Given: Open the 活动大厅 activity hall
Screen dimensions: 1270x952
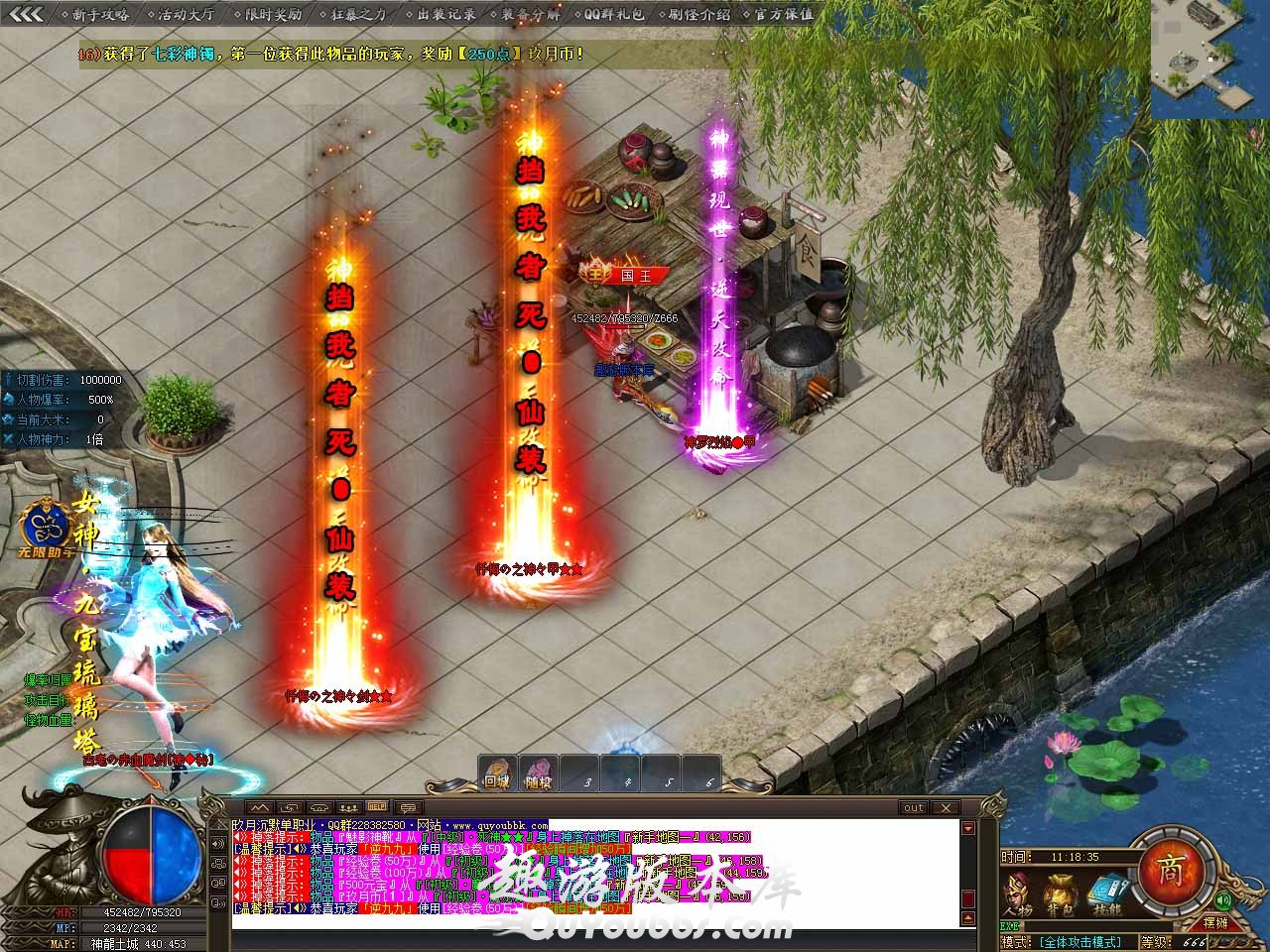Looking at the screenshot, I should (x=186, y=14).
